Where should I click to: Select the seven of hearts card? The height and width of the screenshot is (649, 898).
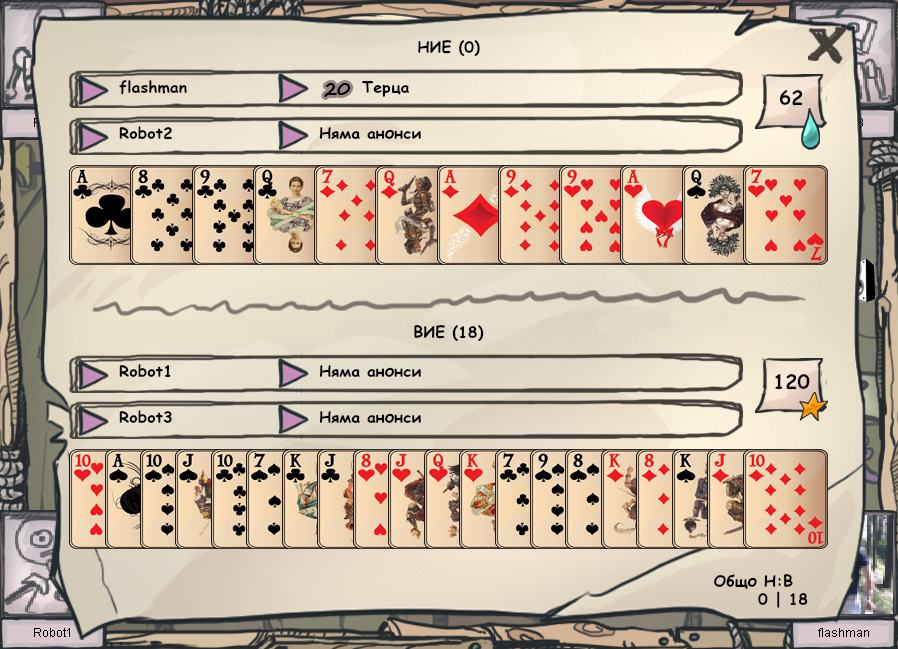point(786,215)
